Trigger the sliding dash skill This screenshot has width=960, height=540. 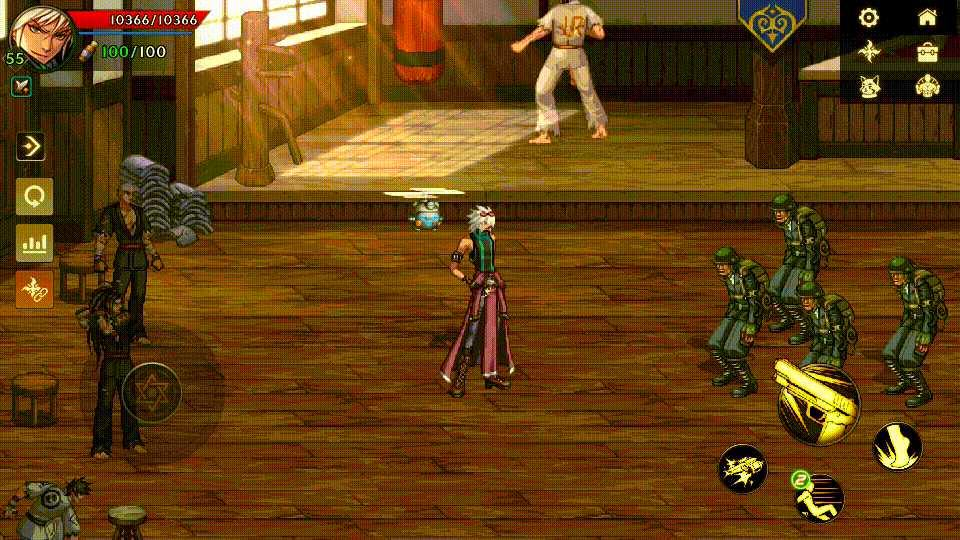pyautogui.click(x=819, y=497)
